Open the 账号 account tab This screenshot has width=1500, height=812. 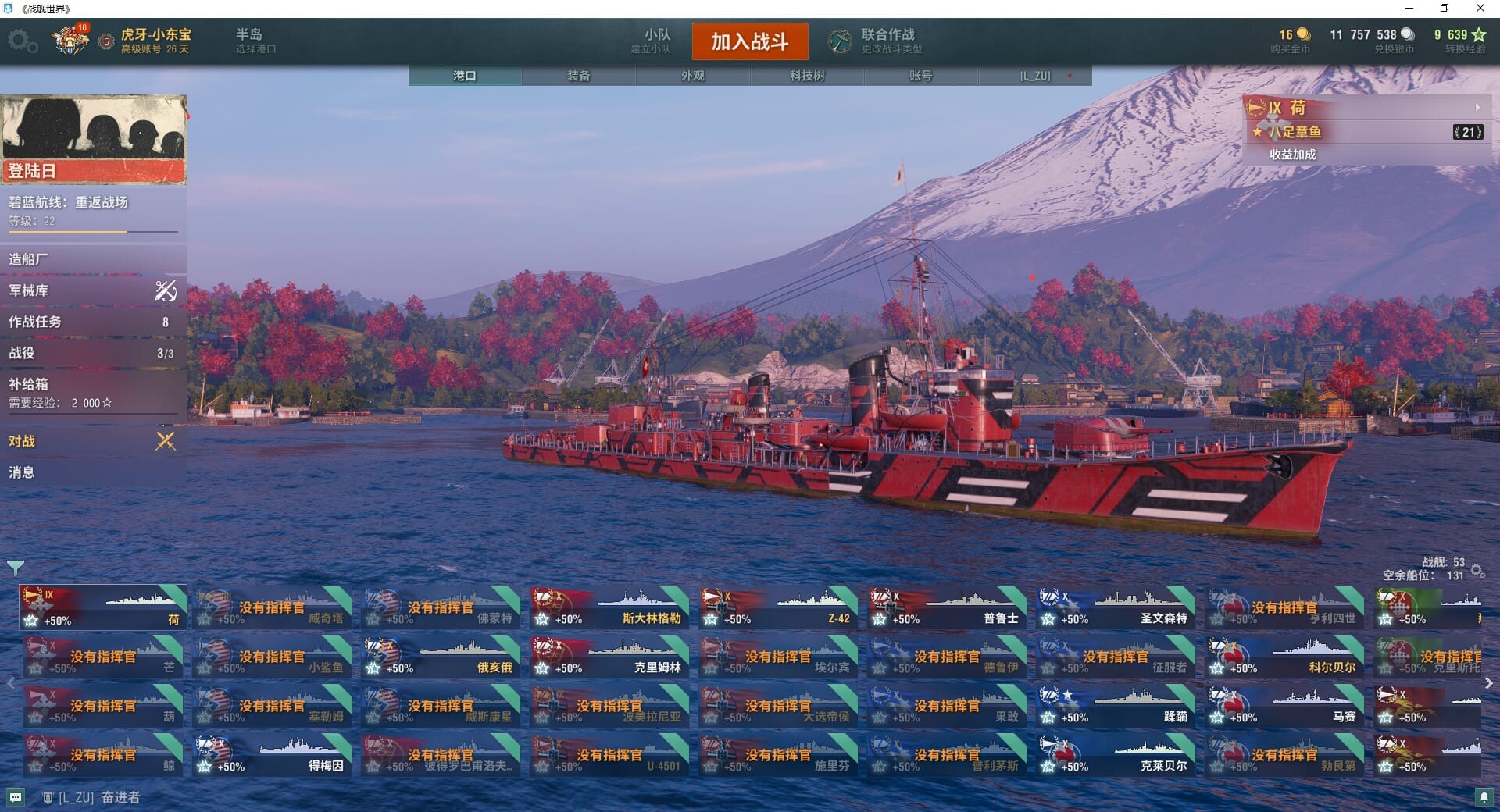click(x=920, y=76)
